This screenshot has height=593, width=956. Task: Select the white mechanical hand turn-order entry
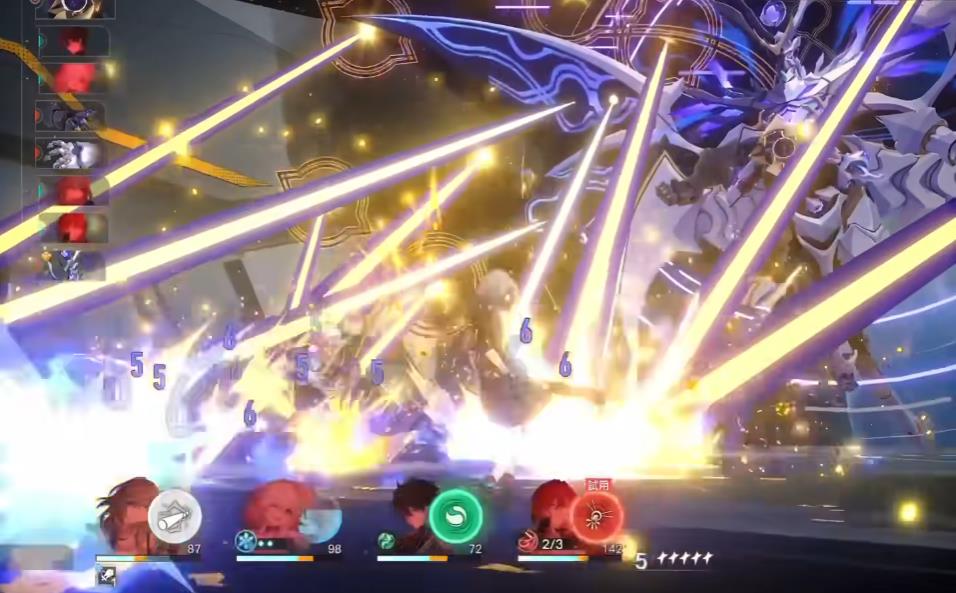tap(71, 154)
